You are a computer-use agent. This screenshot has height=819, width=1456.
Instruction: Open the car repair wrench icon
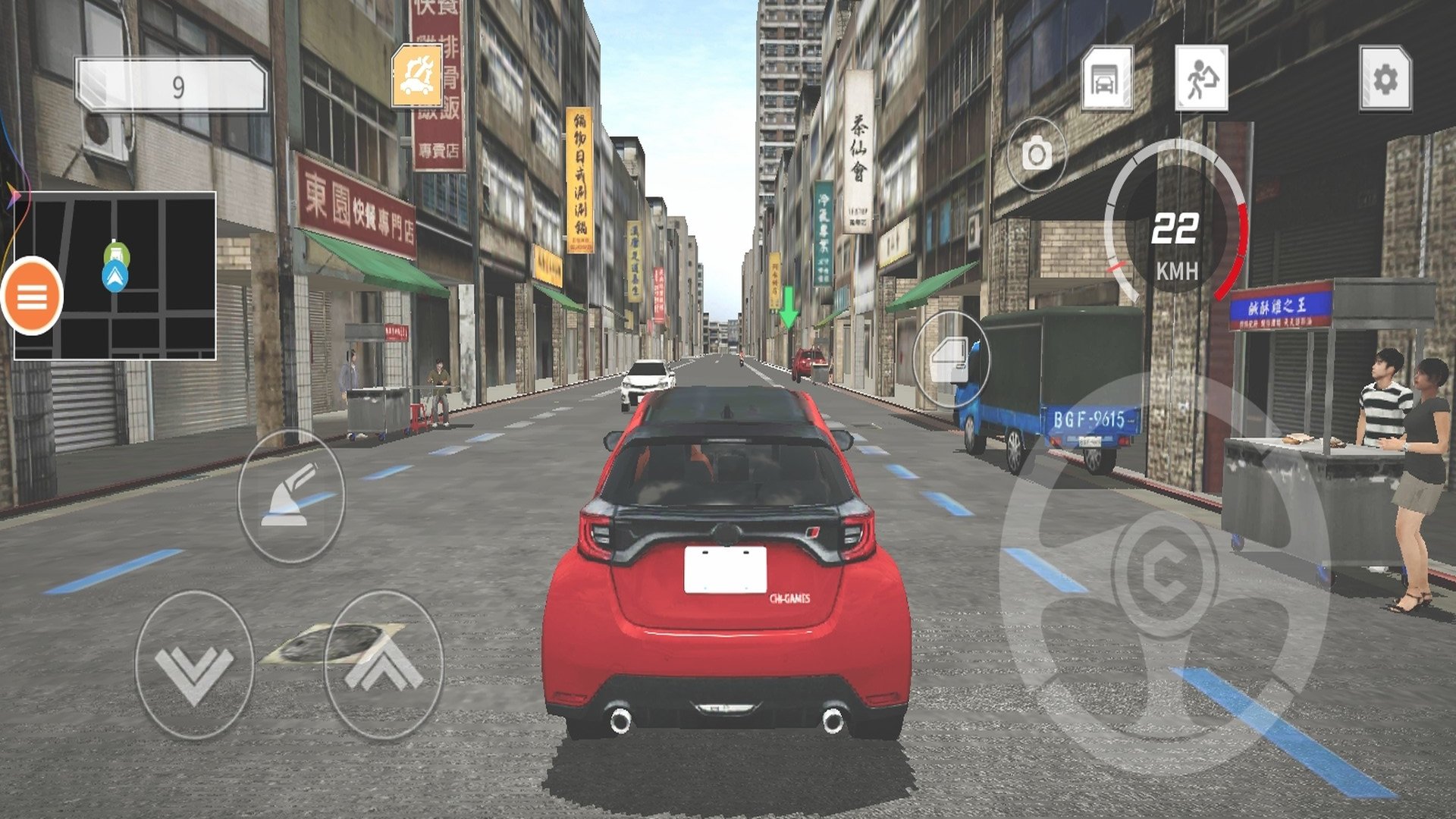click(417, 75)
